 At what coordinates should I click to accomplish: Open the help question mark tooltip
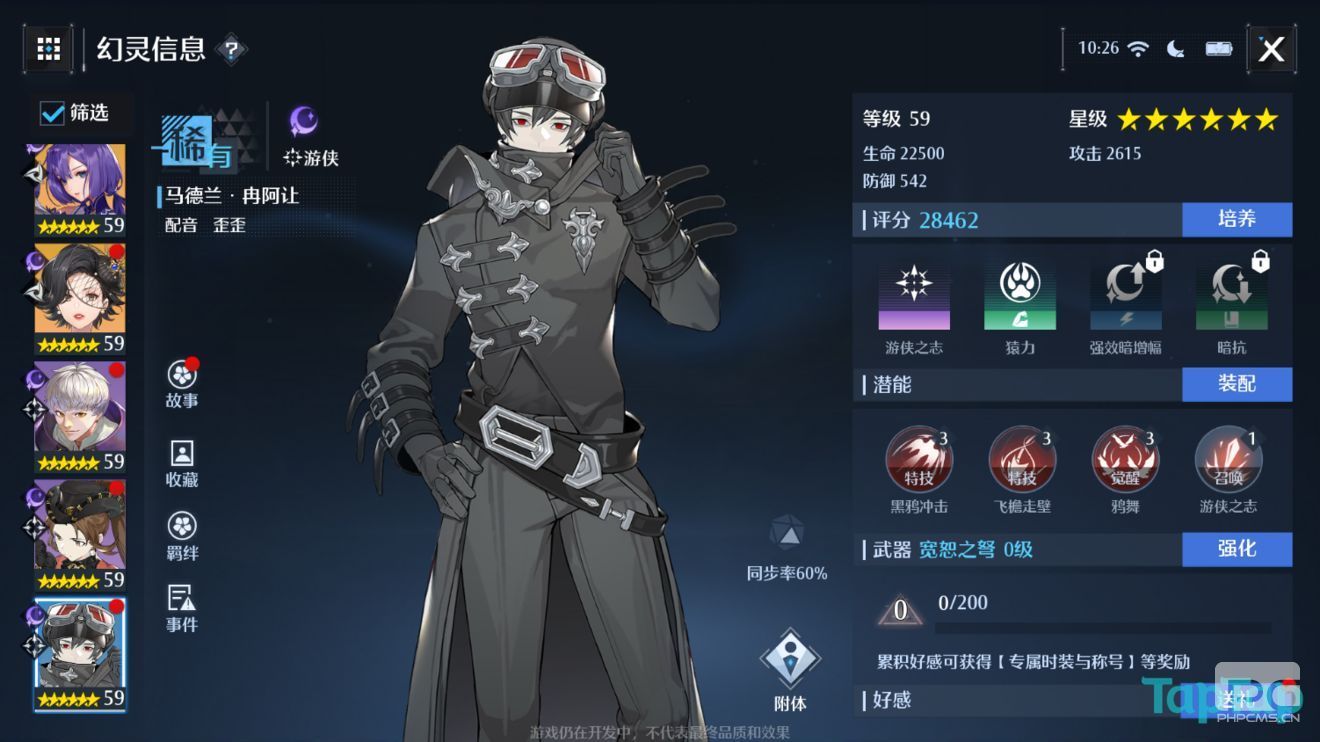pyautogui.click(x=232, y=50)
